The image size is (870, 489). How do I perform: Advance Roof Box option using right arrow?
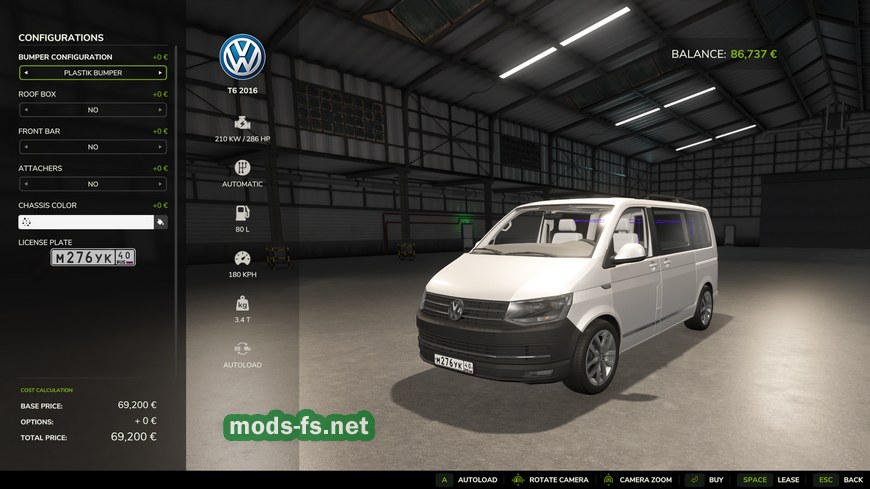160,110
